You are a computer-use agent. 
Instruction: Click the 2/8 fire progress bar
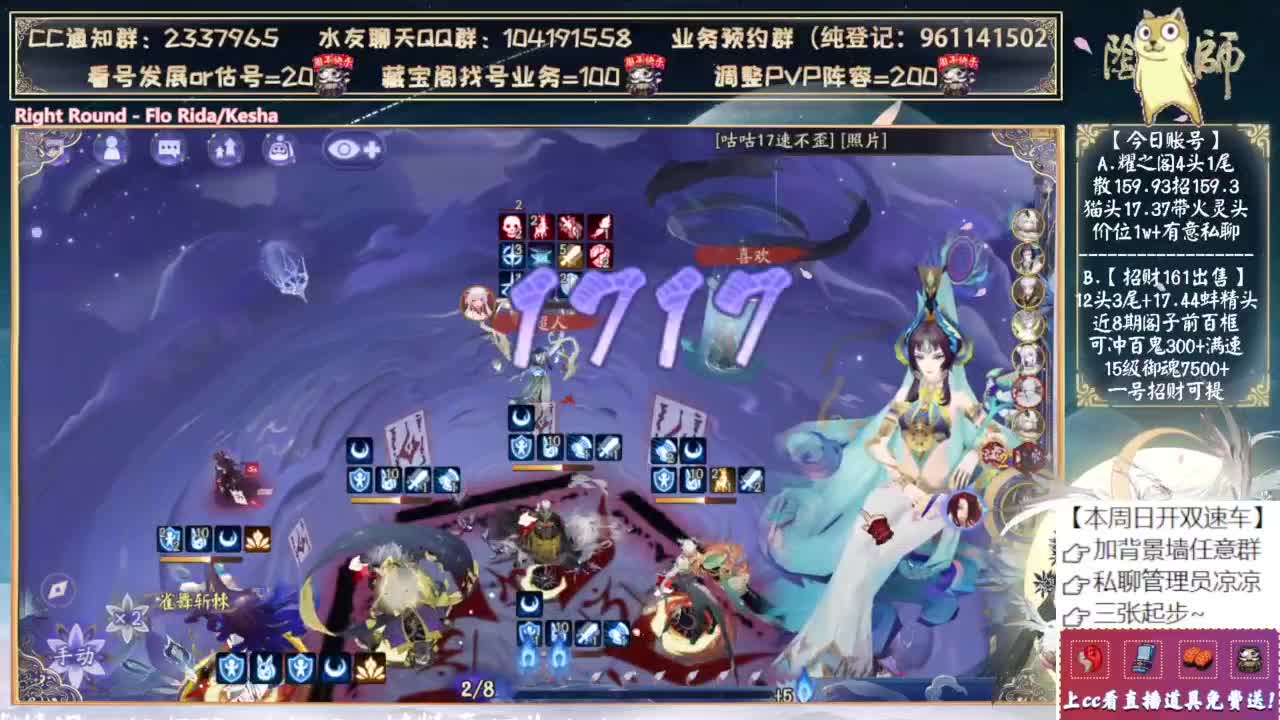tap(477, 690)
